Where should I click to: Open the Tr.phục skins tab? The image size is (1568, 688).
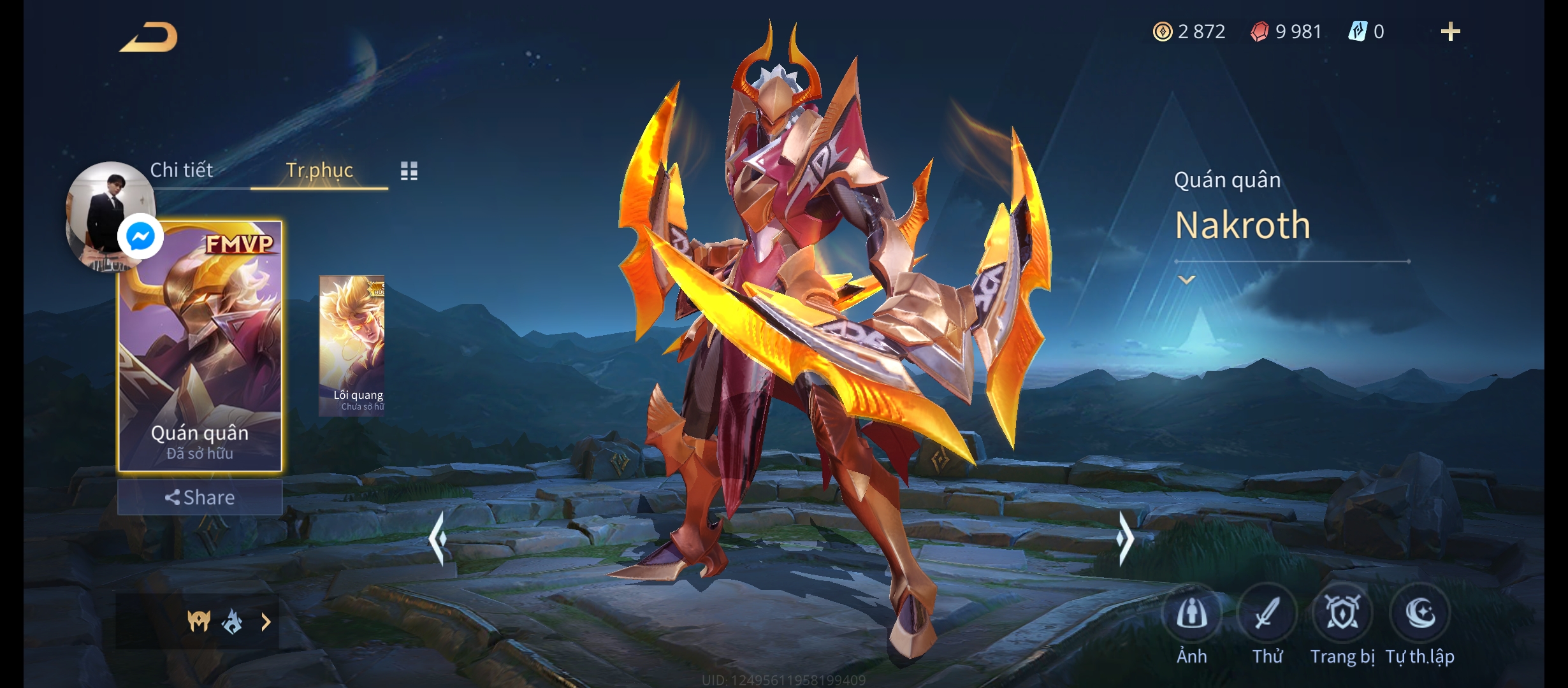(x=319, y=170)
